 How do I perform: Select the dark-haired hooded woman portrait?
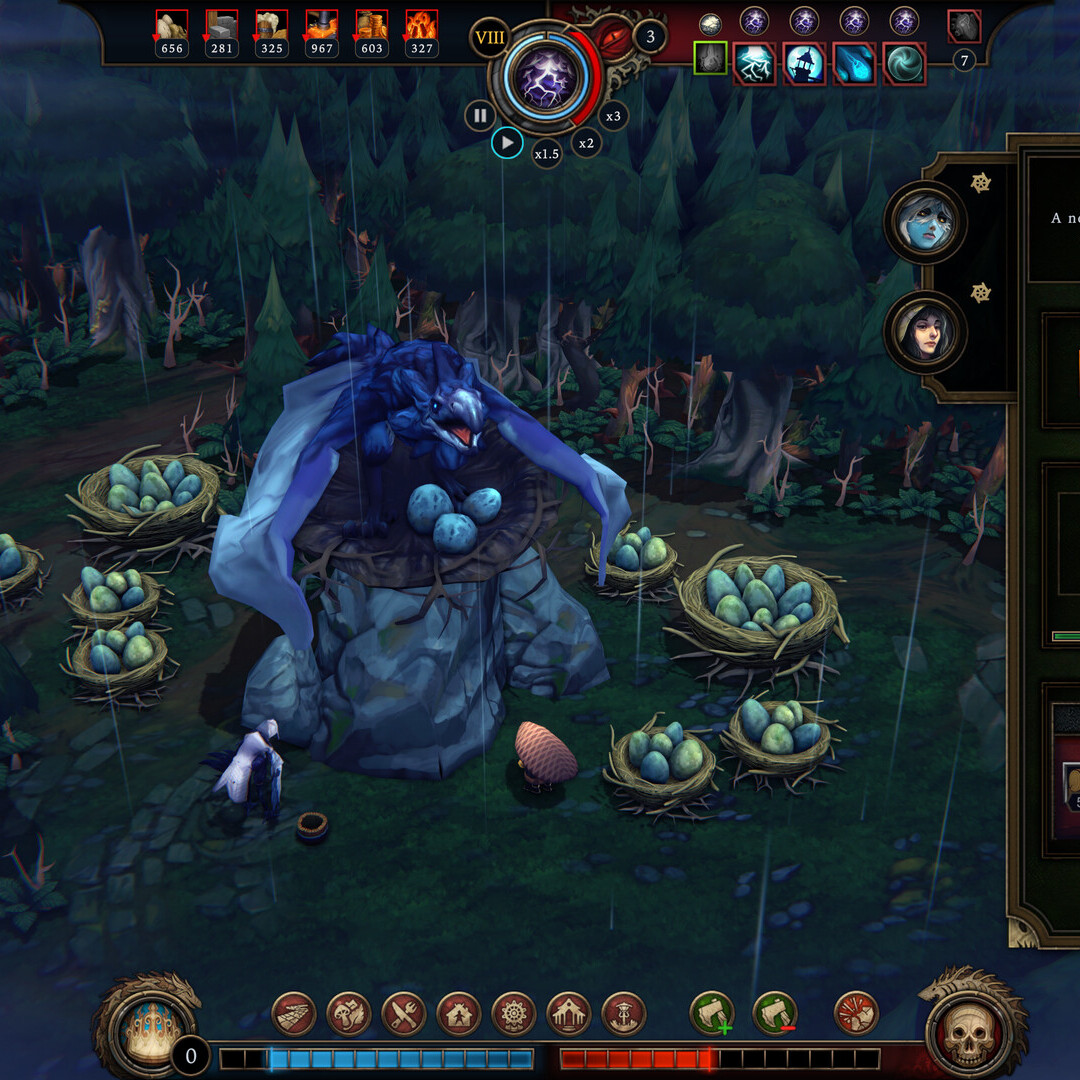pos(924,332)
